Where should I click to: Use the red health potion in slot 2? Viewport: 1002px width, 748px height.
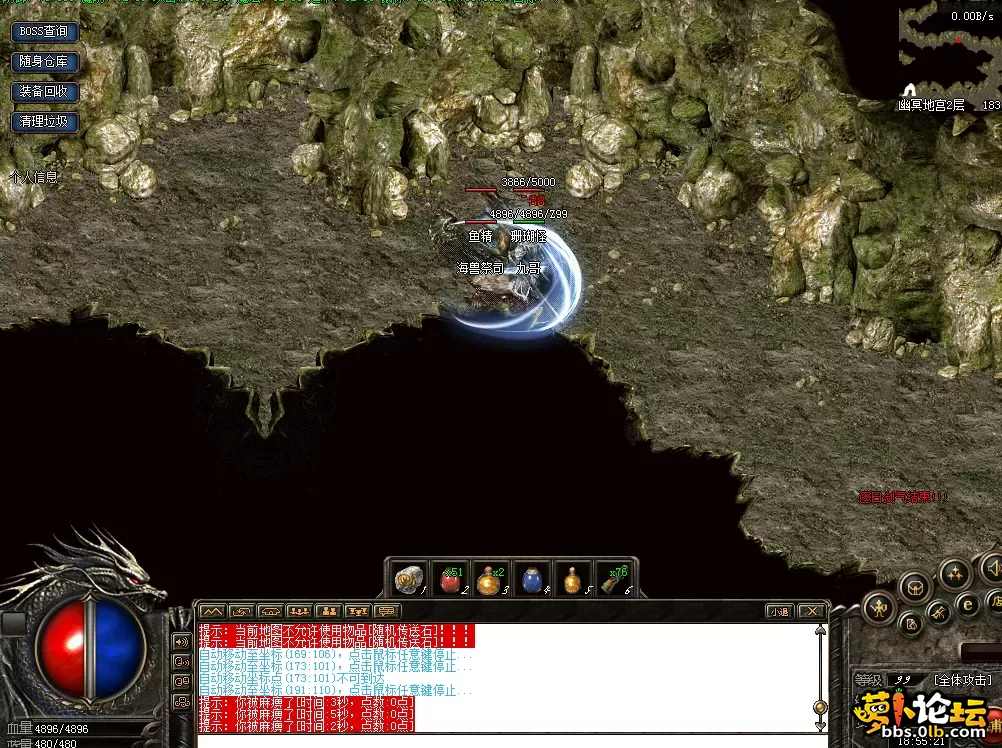[448, 579]
